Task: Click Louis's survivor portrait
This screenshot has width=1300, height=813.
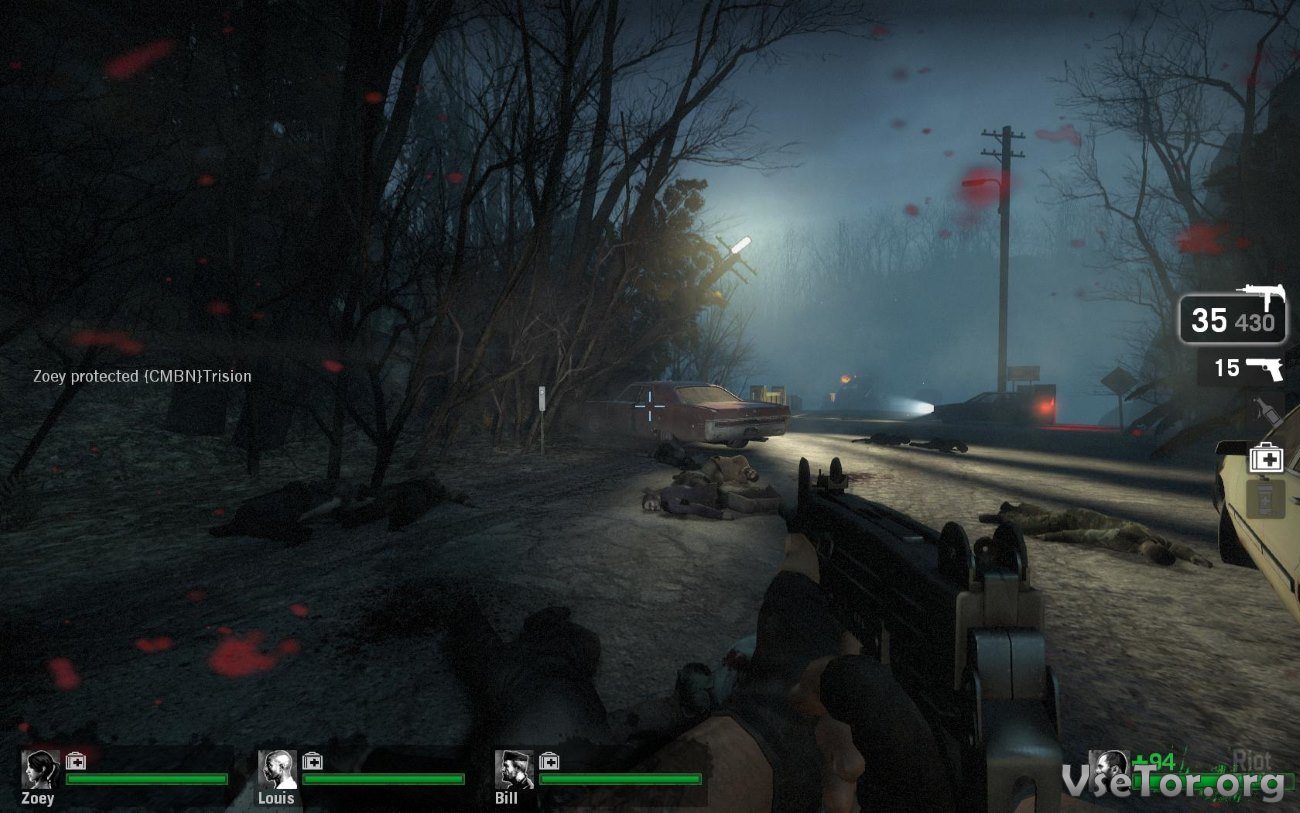Action: click(277, 769)
